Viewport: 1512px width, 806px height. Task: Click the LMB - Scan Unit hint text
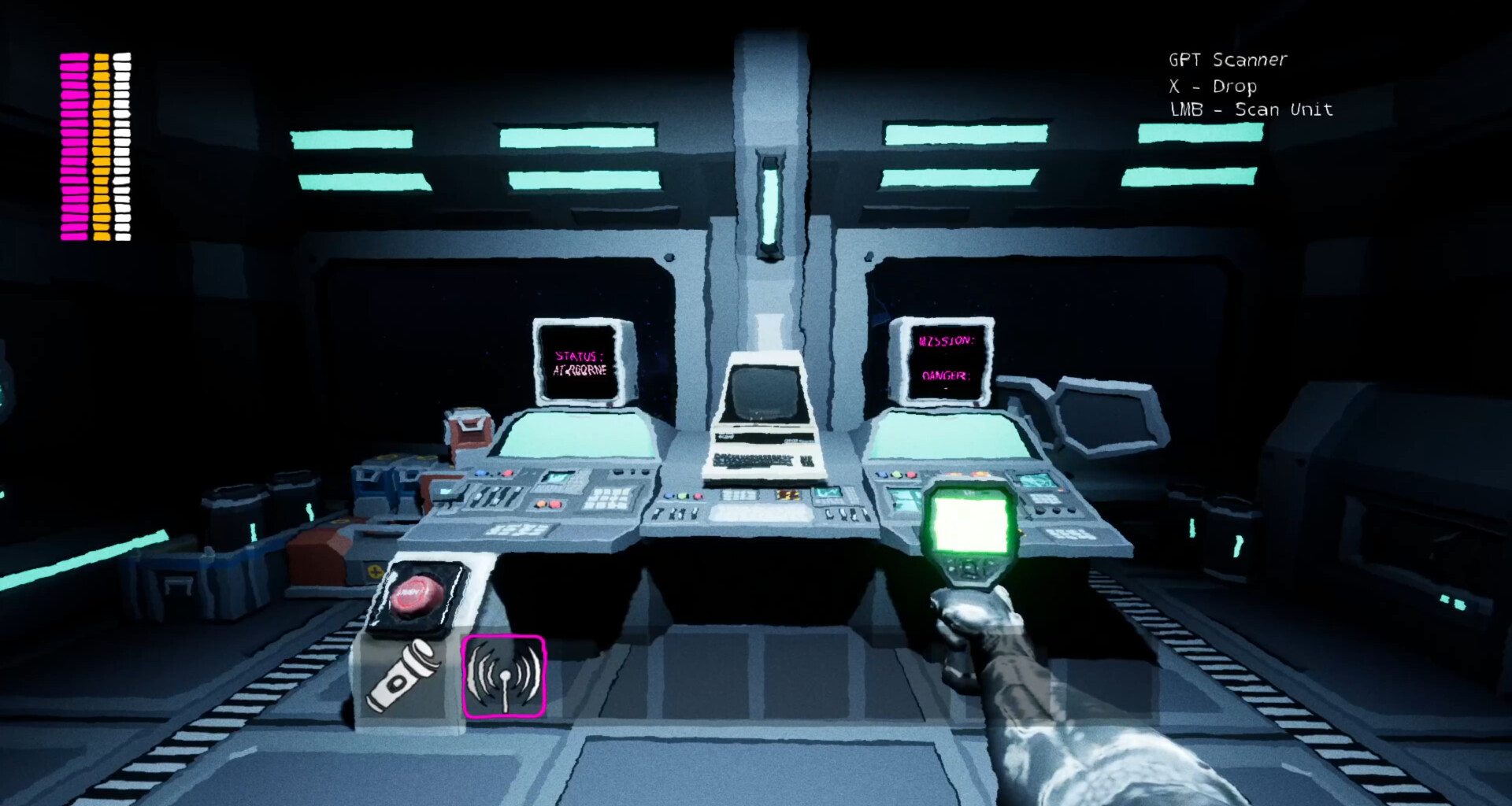(1251, 109)
